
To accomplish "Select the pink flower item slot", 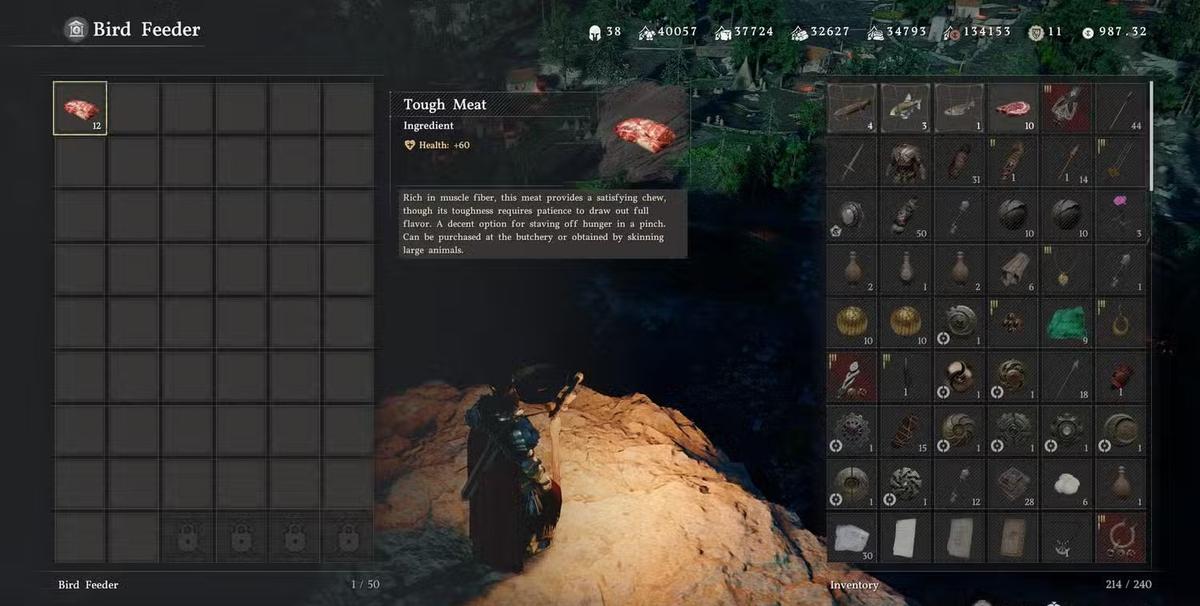I will point(1121,216).
